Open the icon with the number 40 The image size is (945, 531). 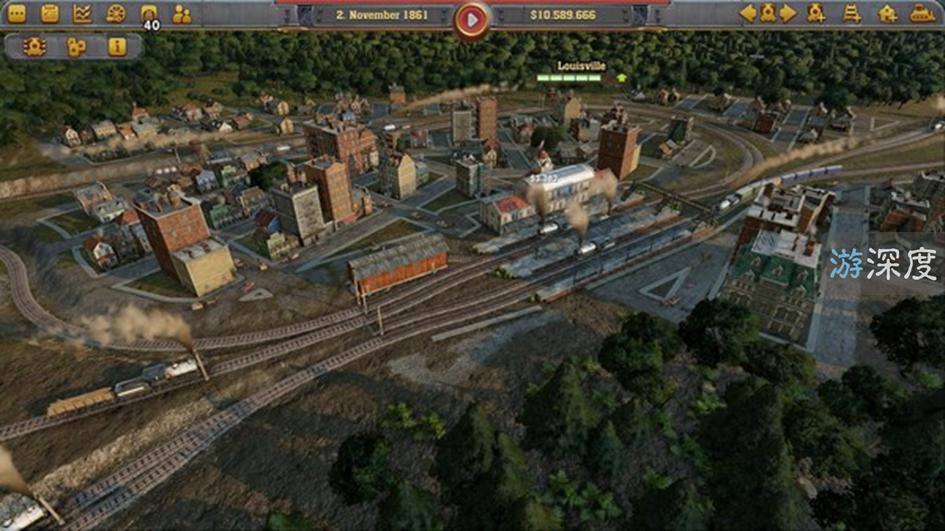pos(149,15)
